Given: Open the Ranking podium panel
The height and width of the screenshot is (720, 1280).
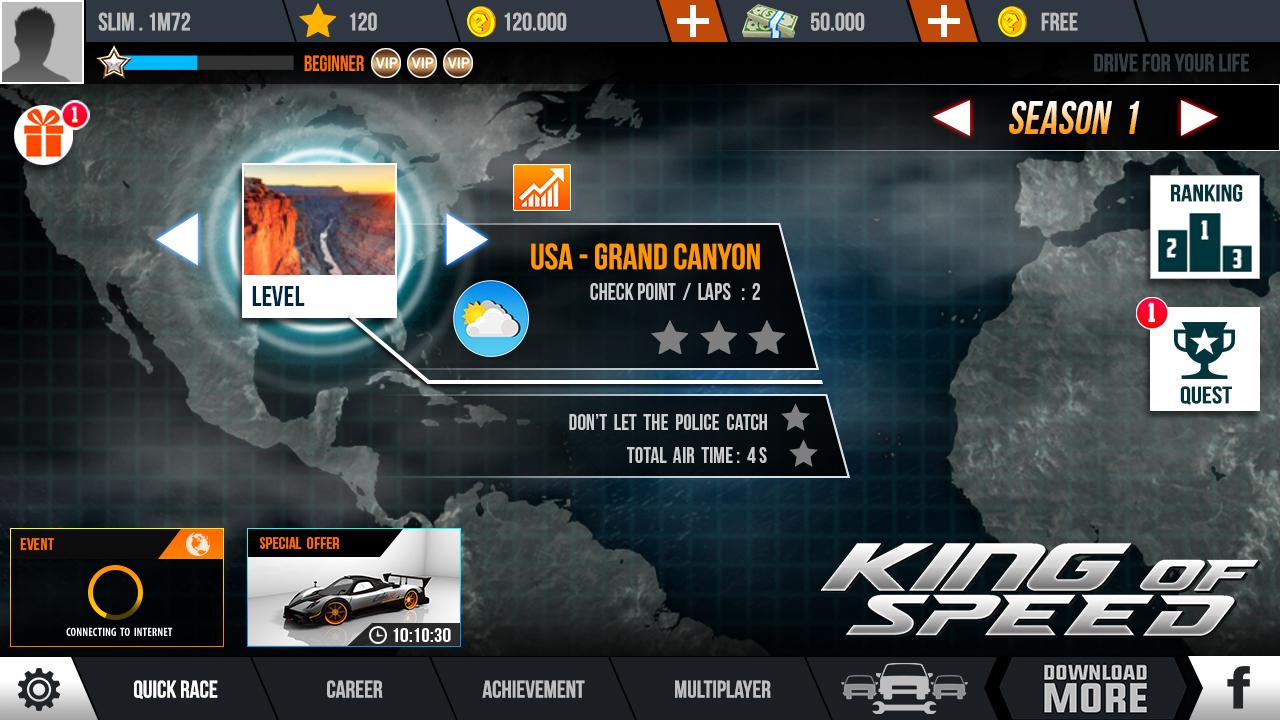Looking at the screenshot, I should tap(1205, 225).
